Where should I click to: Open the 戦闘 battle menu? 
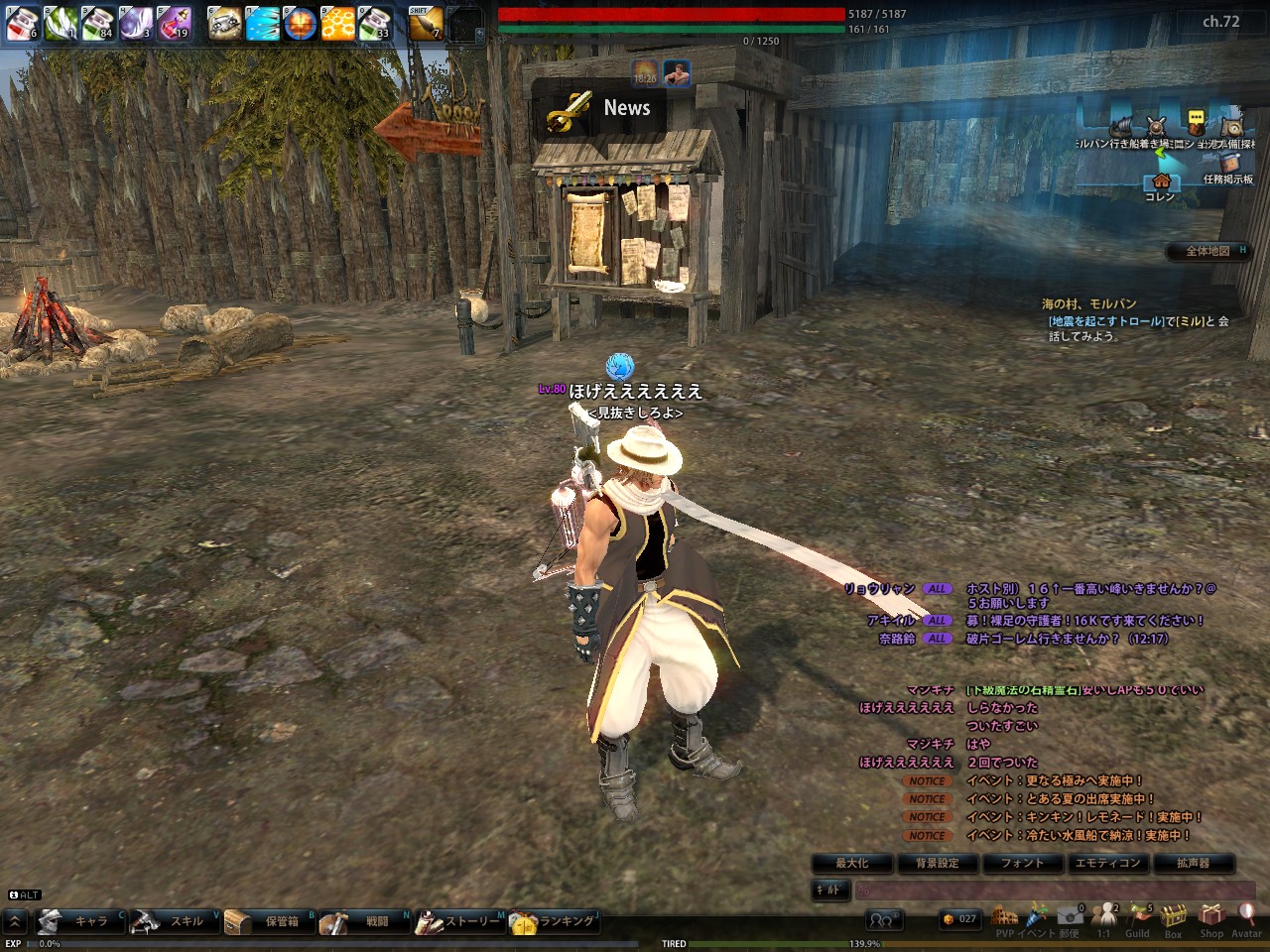(x=365, y=921)
